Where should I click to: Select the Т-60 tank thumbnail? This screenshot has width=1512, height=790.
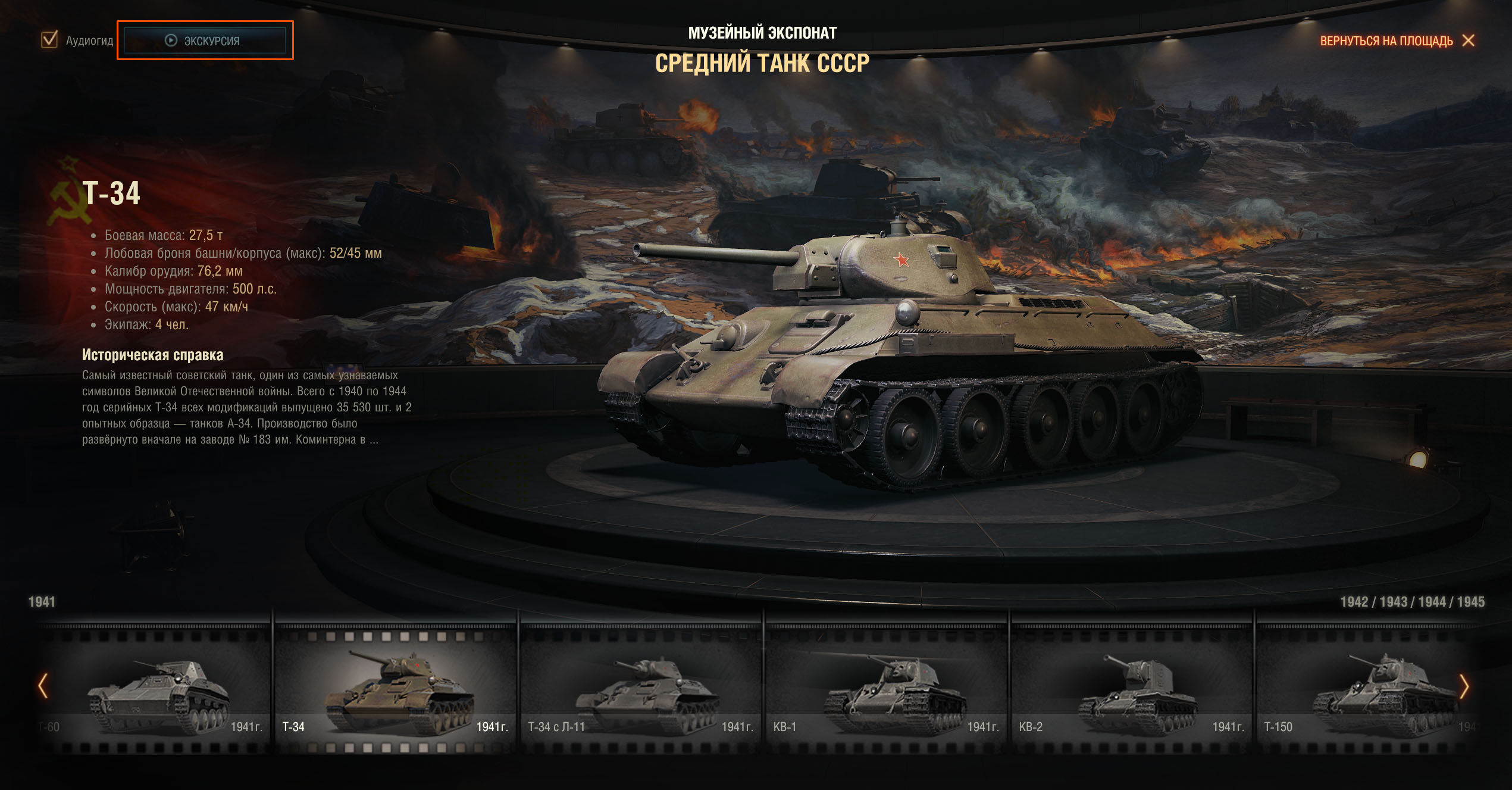[x=155, y=691]
